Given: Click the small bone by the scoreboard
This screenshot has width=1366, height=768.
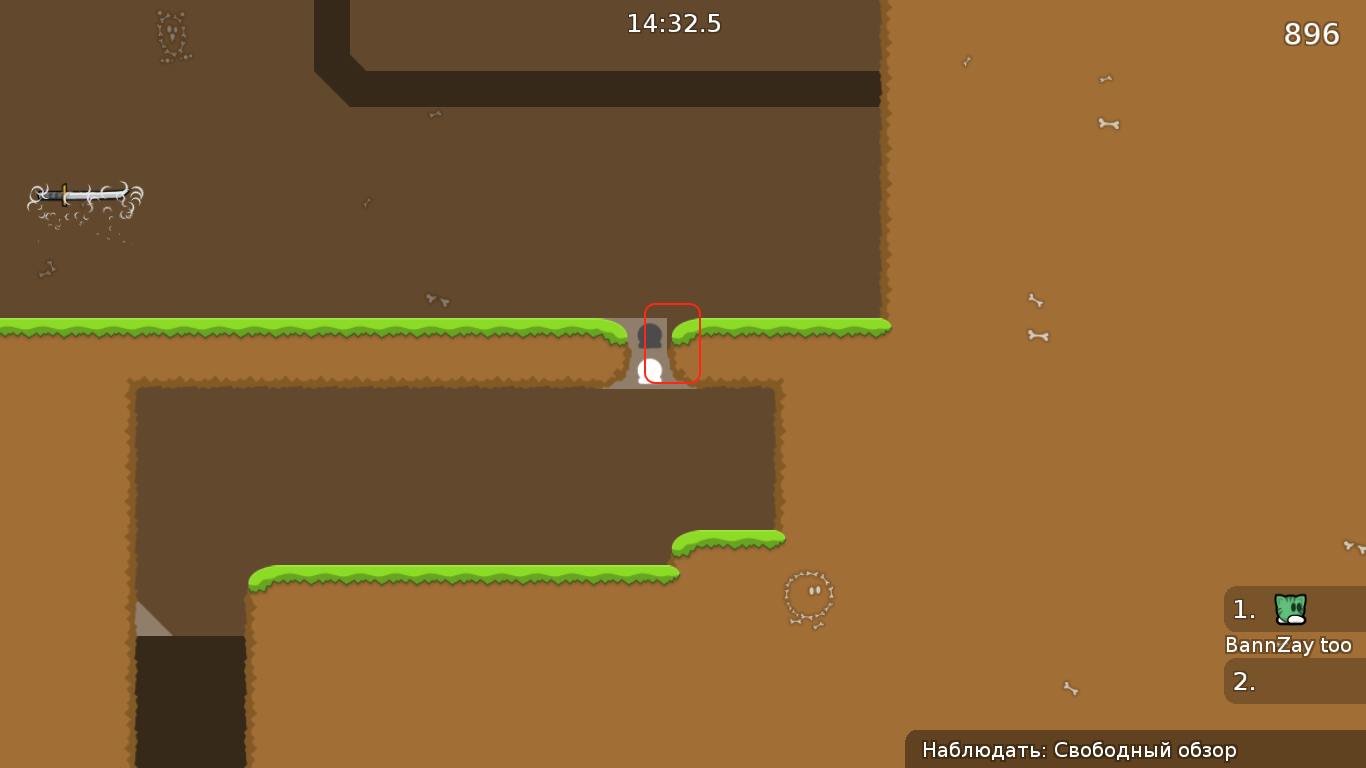Looking at the screenshot, I should tap(1070, 688).
